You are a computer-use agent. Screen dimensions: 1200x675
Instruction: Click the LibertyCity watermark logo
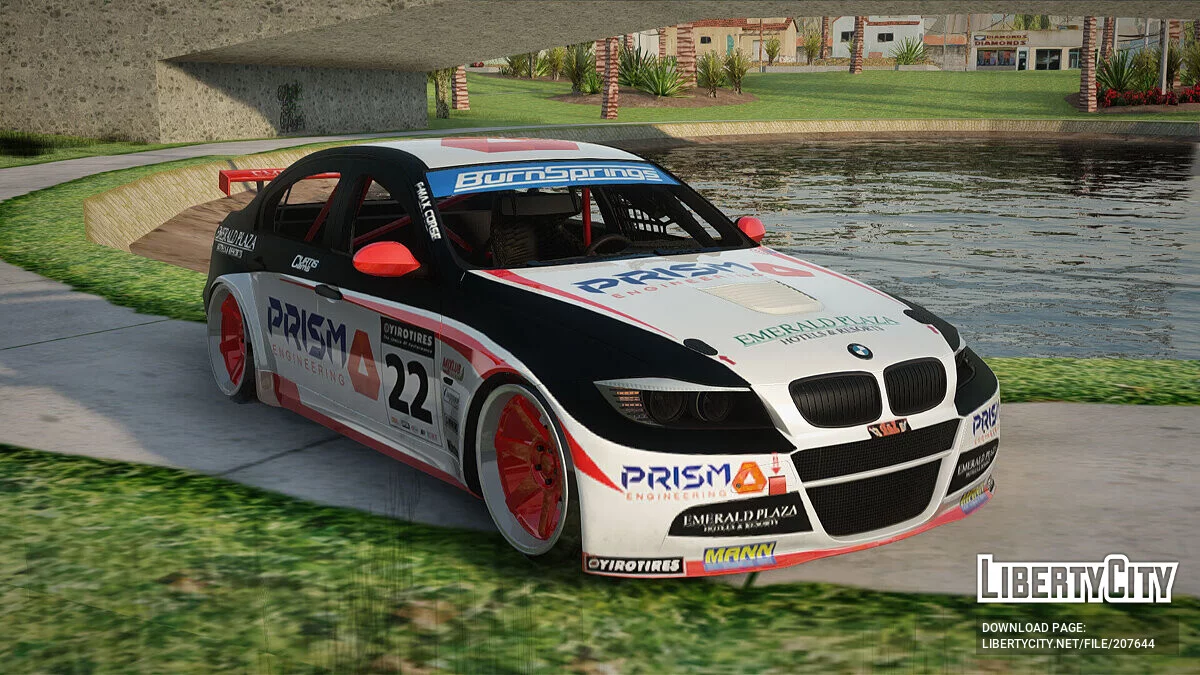[x=1076, y=579]
